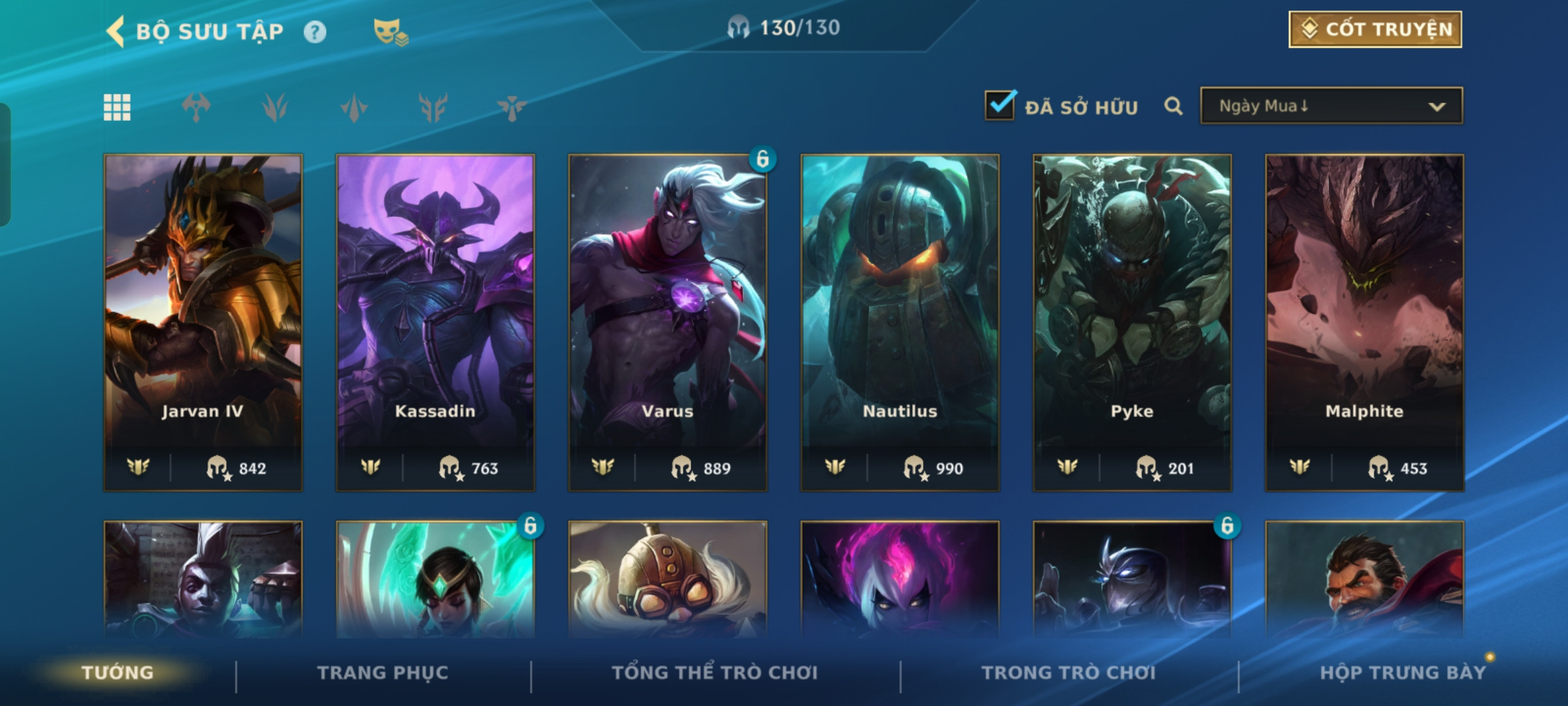Open the Tổng Thể Trò Chơi tab

point(715,673)
